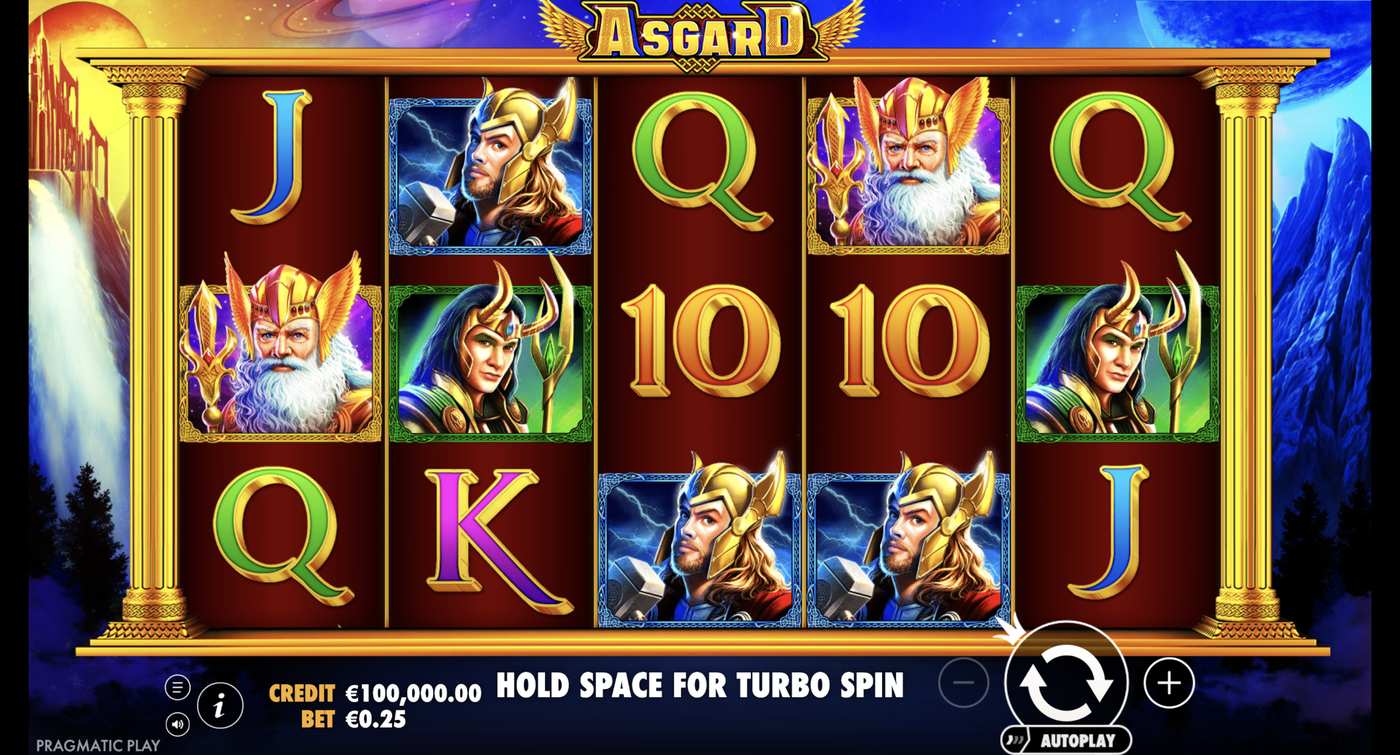Open bet adjustment via minus stepper
The width and height of the screenshot is (1400, 755).
[962, 682]
